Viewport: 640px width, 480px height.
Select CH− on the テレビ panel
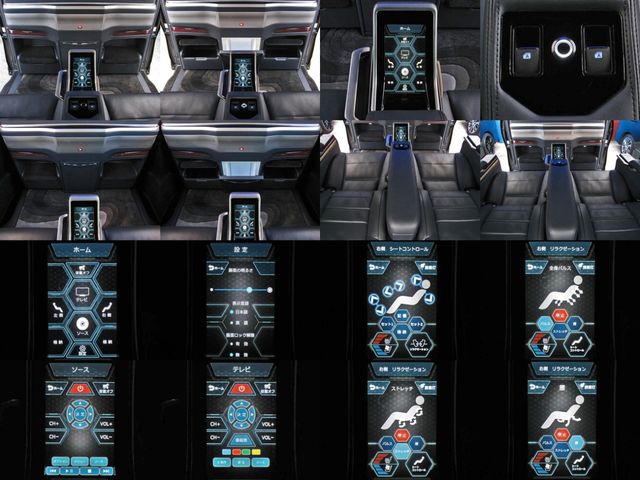(215, 435)
